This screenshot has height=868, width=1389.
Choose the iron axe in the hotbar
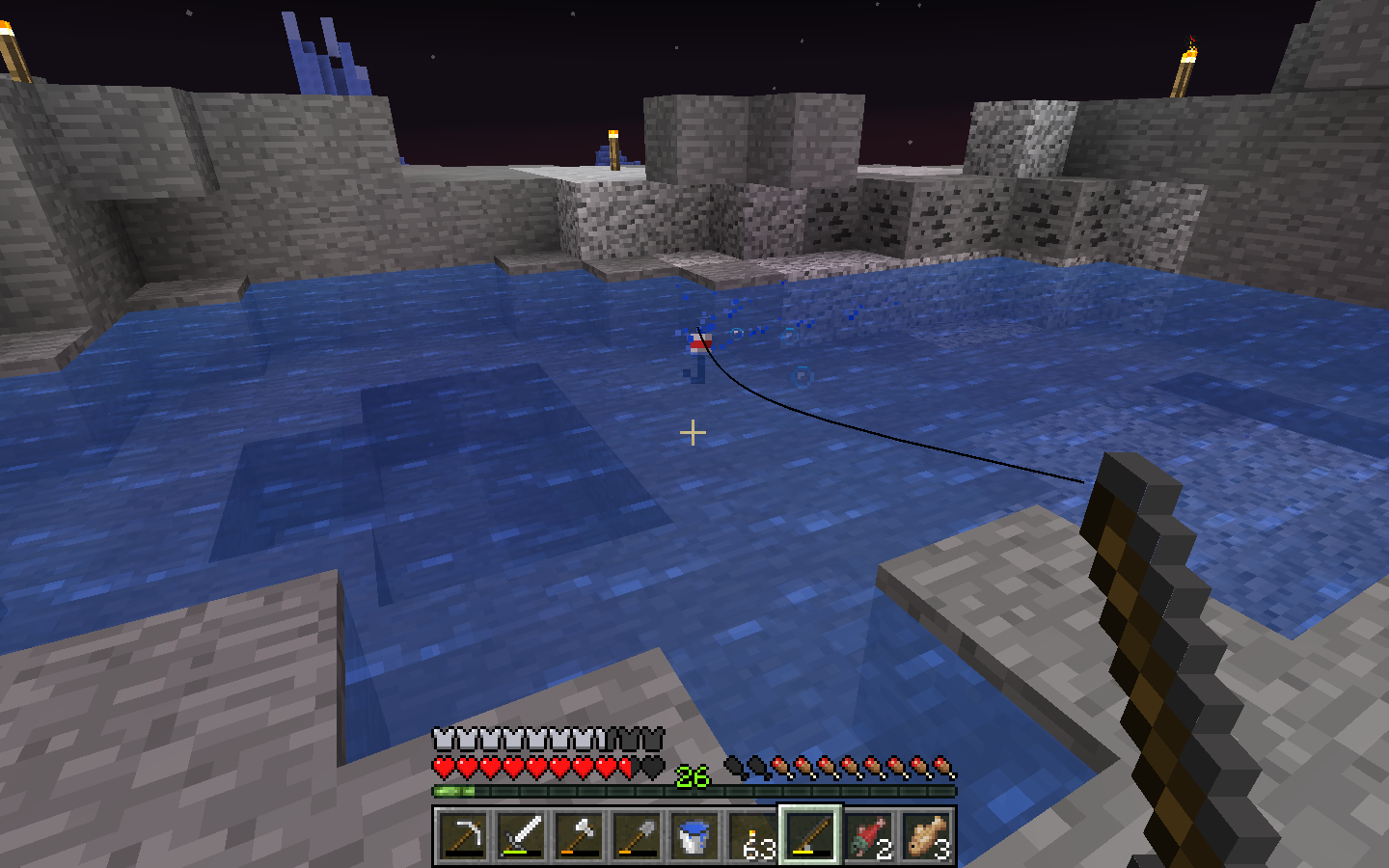579,835
